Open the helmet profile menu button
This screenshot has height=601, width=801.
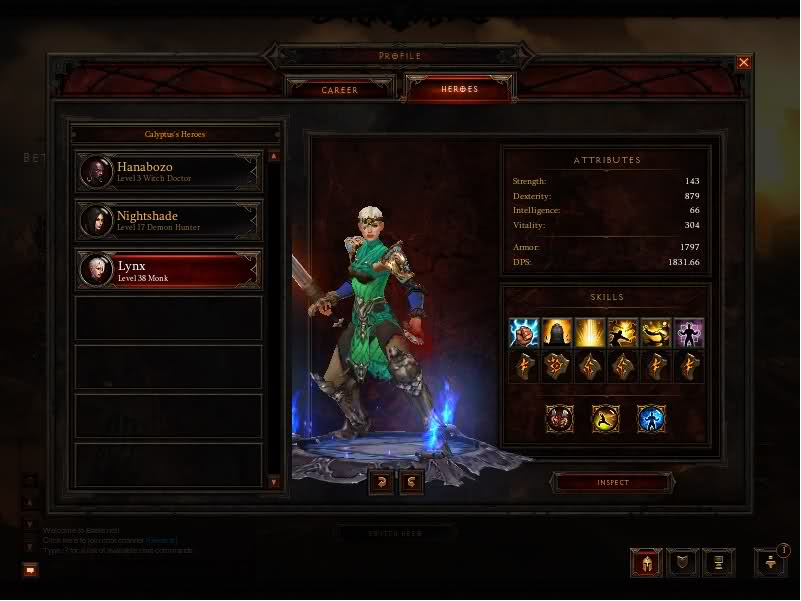645,563
